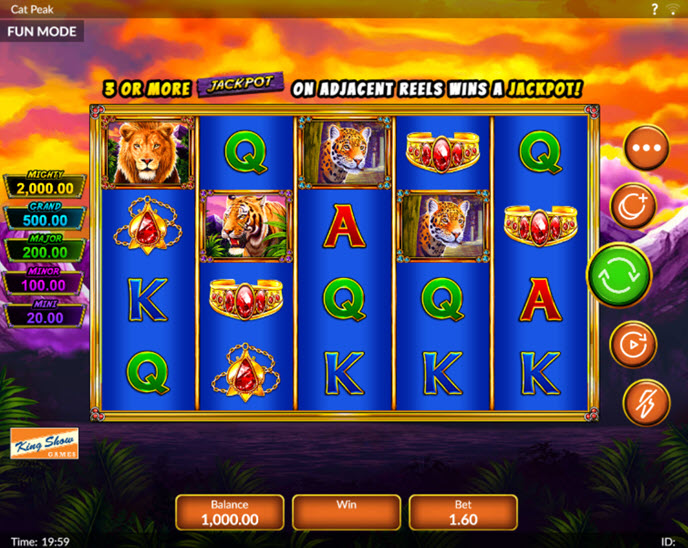Open the coin bet settings button
This screenshot has width=688, height=548.
pos(632,206)
